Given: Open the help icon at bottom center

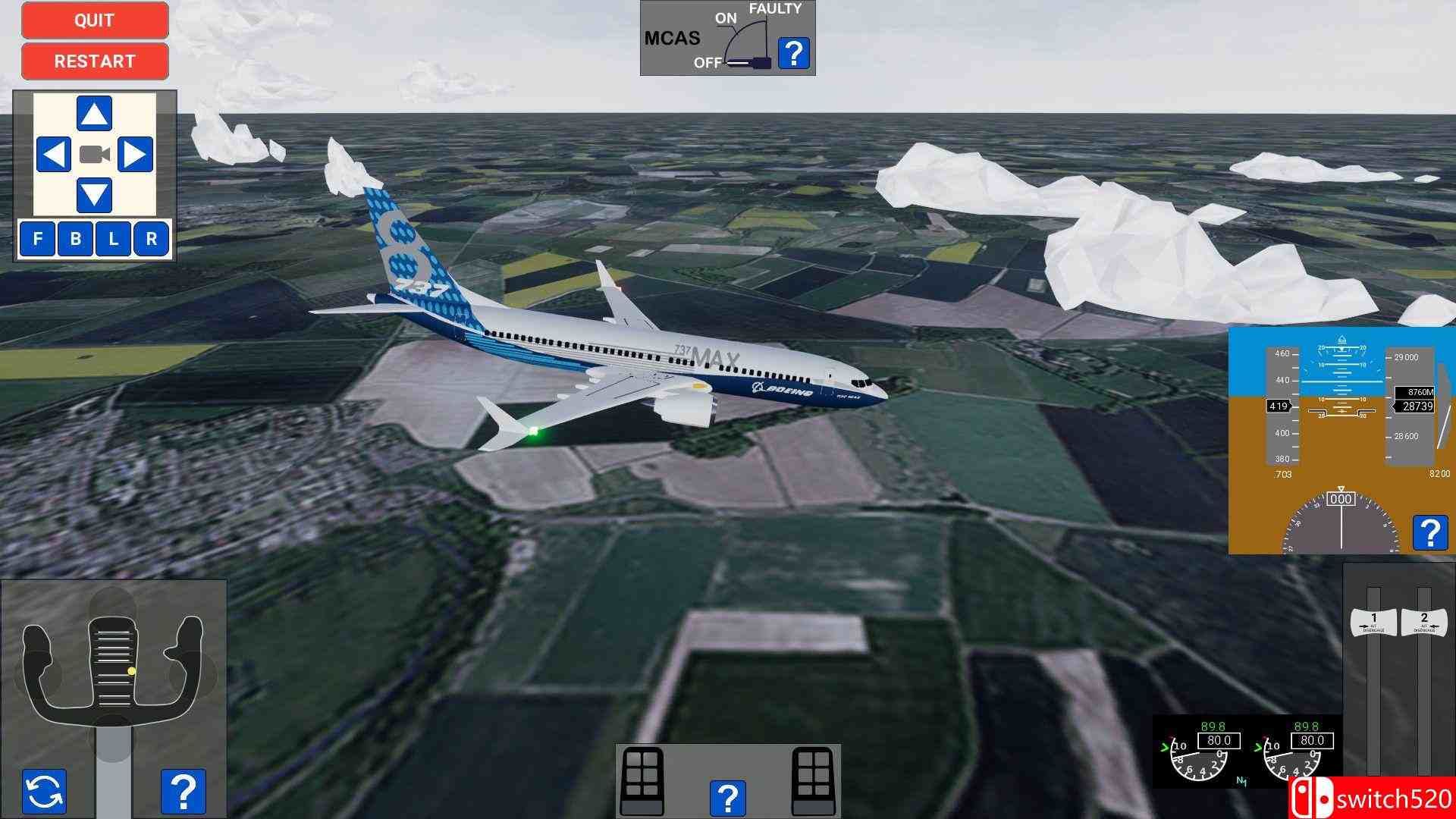Looking at the screenshot, I should click(728, 798).
